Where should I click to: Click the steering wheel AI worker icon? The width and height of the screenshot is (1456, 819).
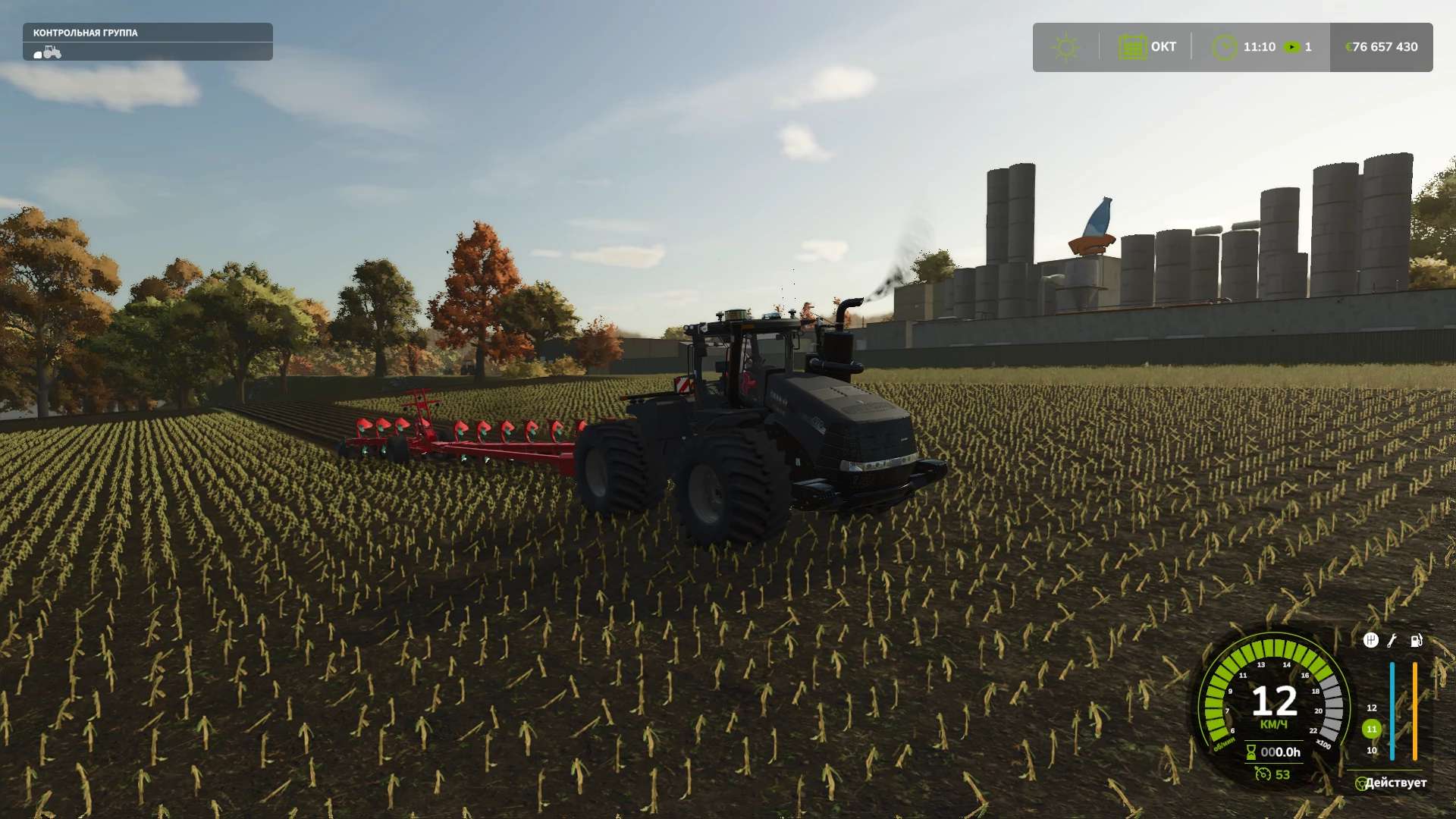[1362, 783]
